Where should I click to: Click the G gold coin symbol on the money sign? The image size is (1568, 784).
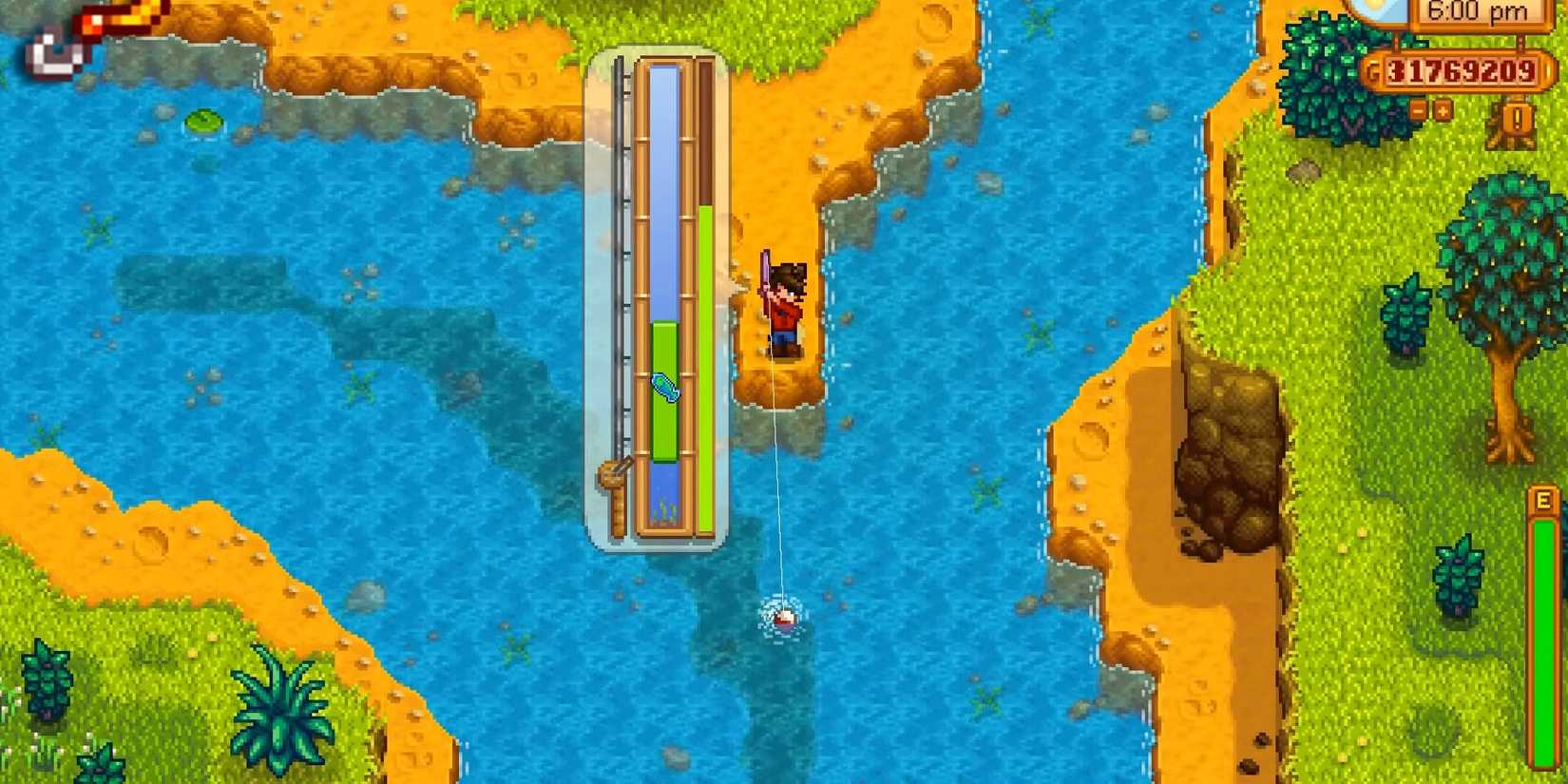(x=1373, y=69)
